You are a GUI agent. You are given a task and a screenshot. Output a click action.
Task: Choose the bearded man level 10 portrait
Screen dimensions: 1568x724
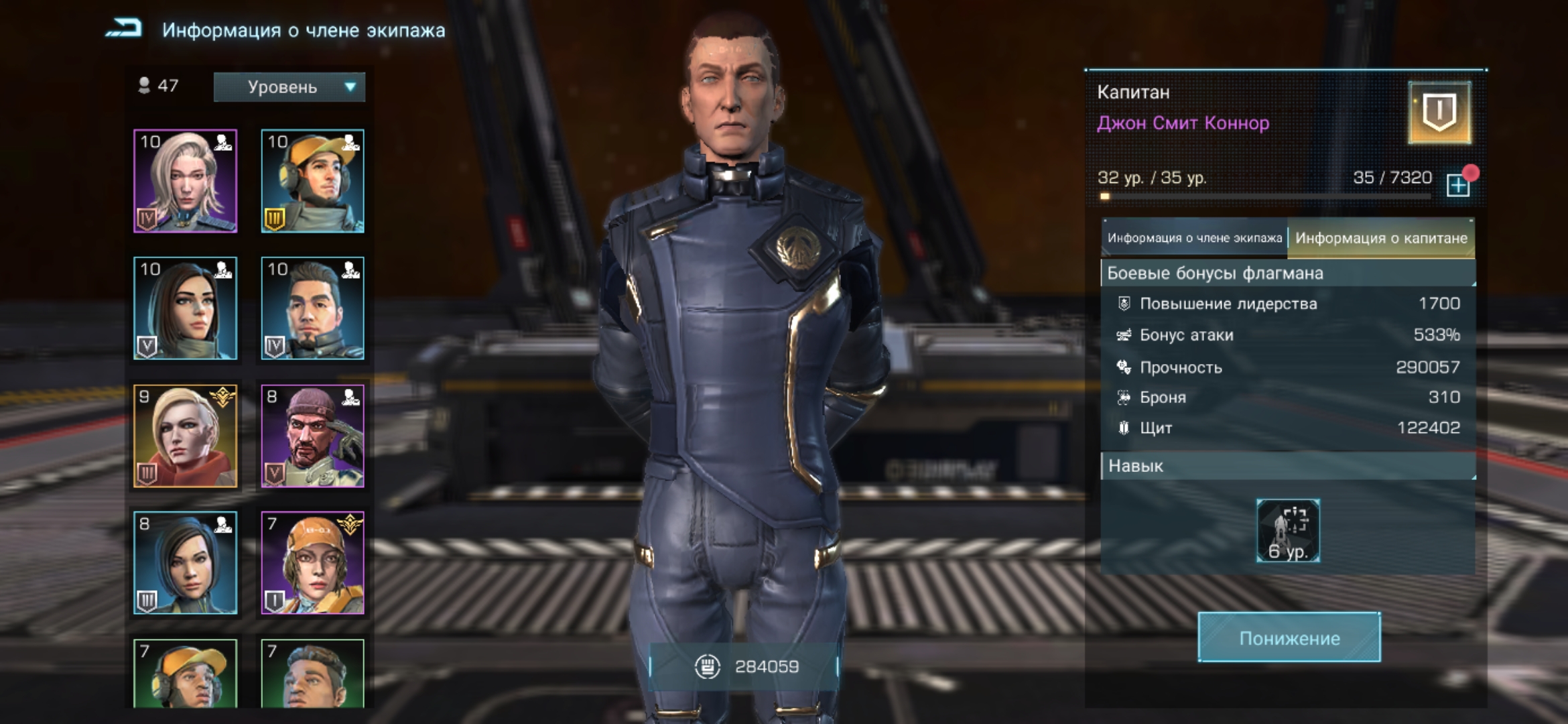tap(312, 308)
